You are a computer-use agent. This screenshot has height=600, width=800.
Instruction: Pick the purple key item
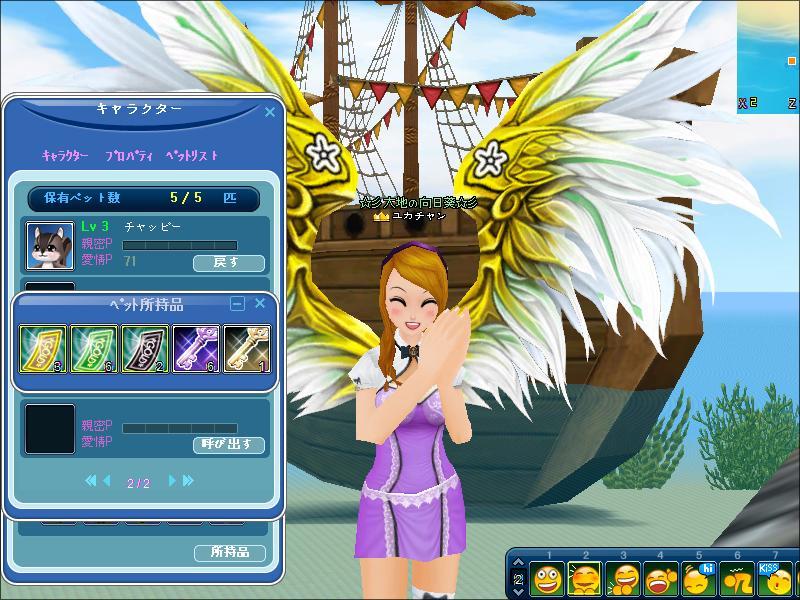pyautogui.click(x=196, y=350)
